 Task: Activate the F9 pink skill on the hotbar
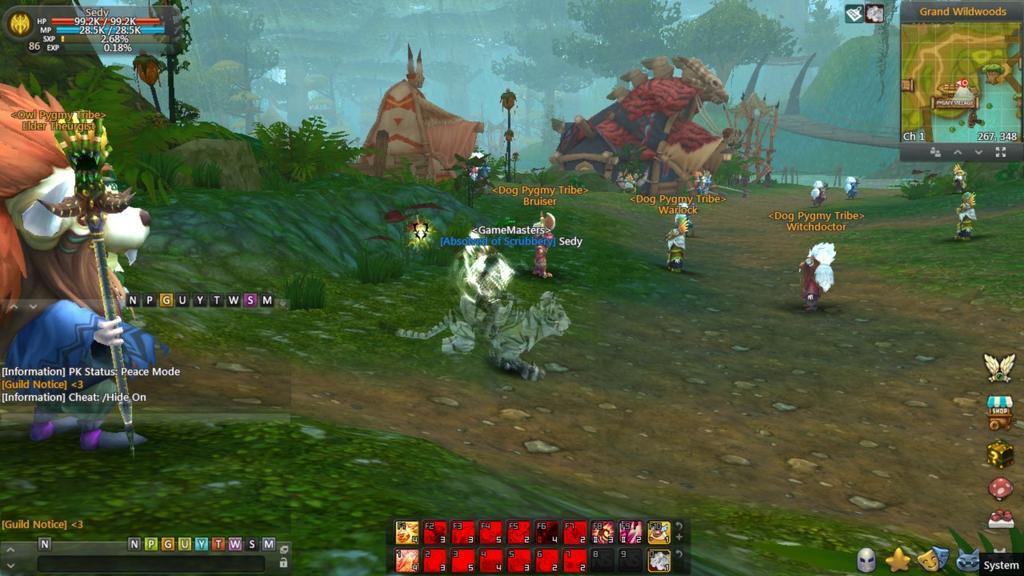[x=631, y=532]
